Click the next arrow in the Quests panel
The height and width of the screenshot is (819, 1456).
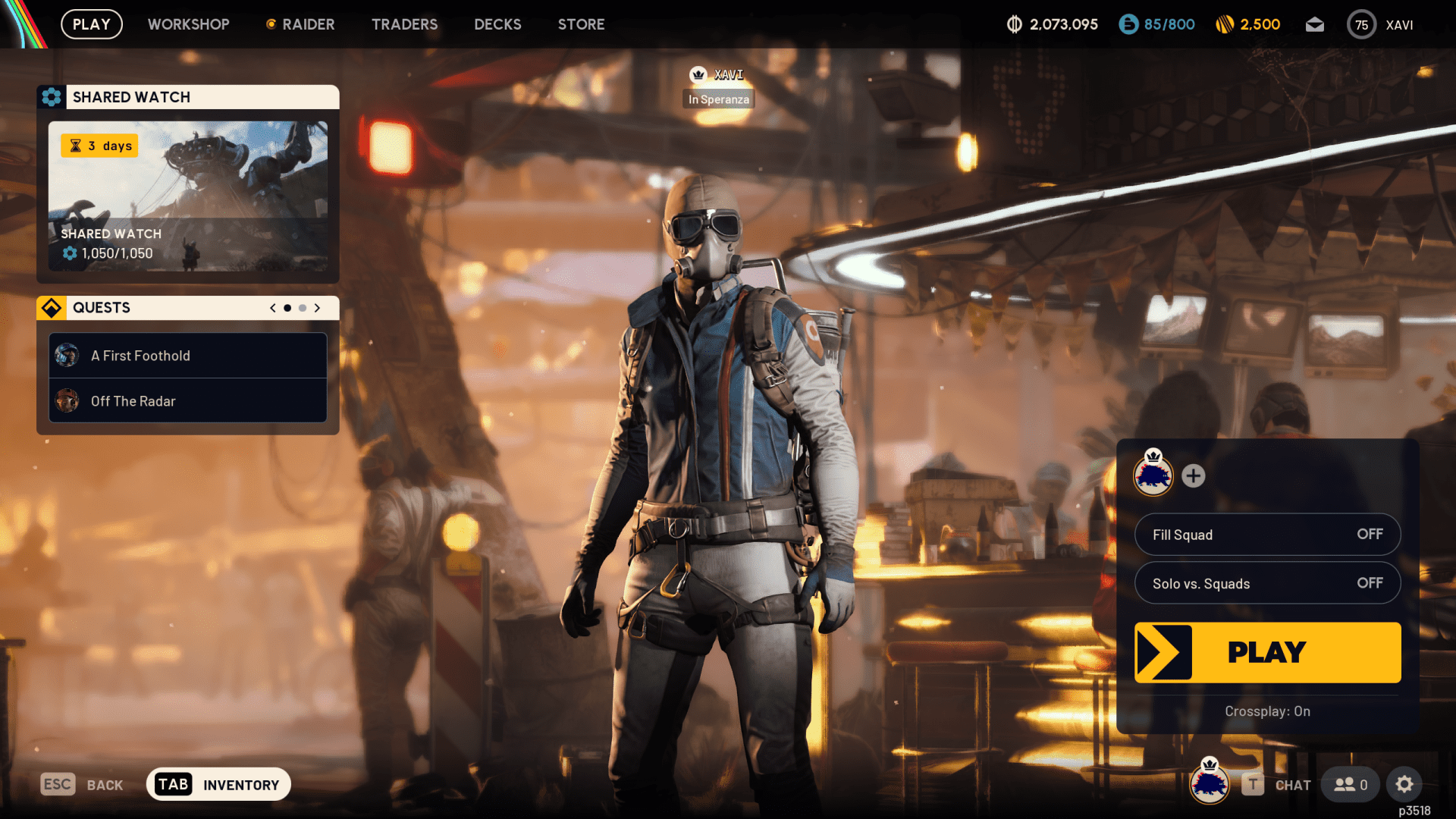[317, 308]
